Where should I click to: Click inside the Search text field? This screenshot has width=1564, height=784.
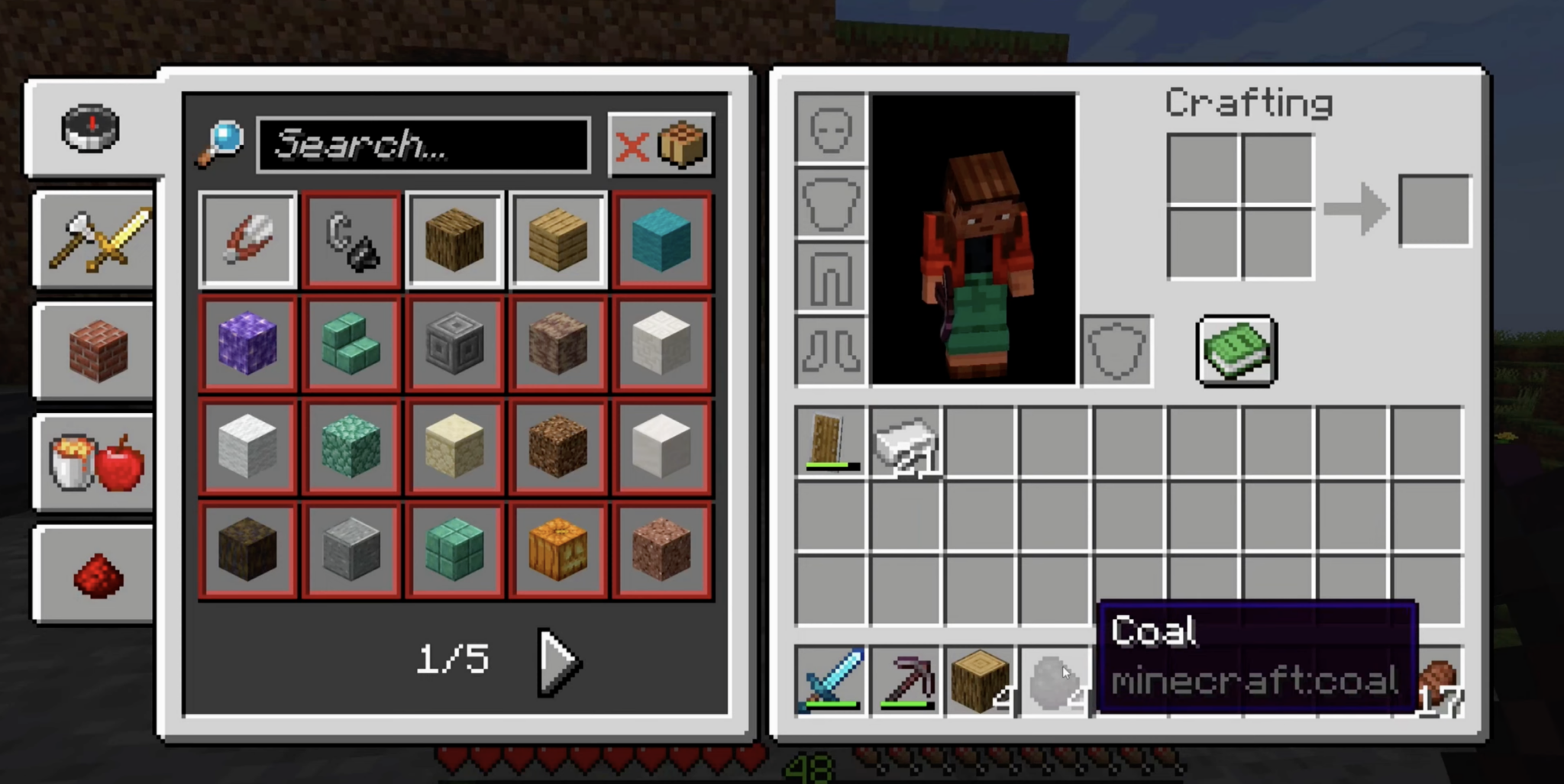(425, 146)
